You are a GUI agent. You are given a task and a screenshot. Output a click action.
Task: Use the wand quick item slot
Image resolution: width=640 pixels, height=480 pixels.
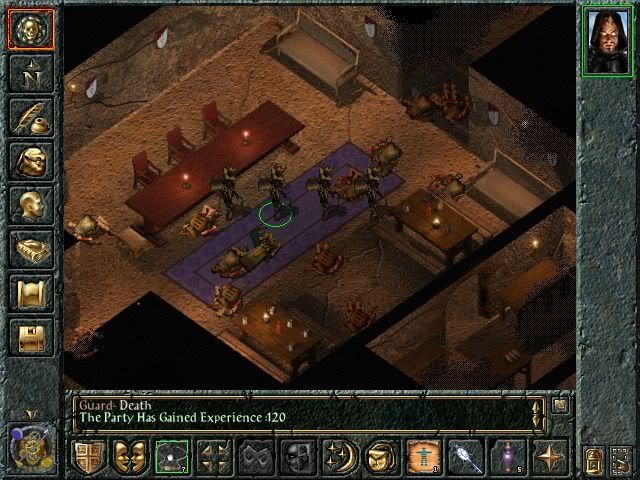(x=465, y=456)
